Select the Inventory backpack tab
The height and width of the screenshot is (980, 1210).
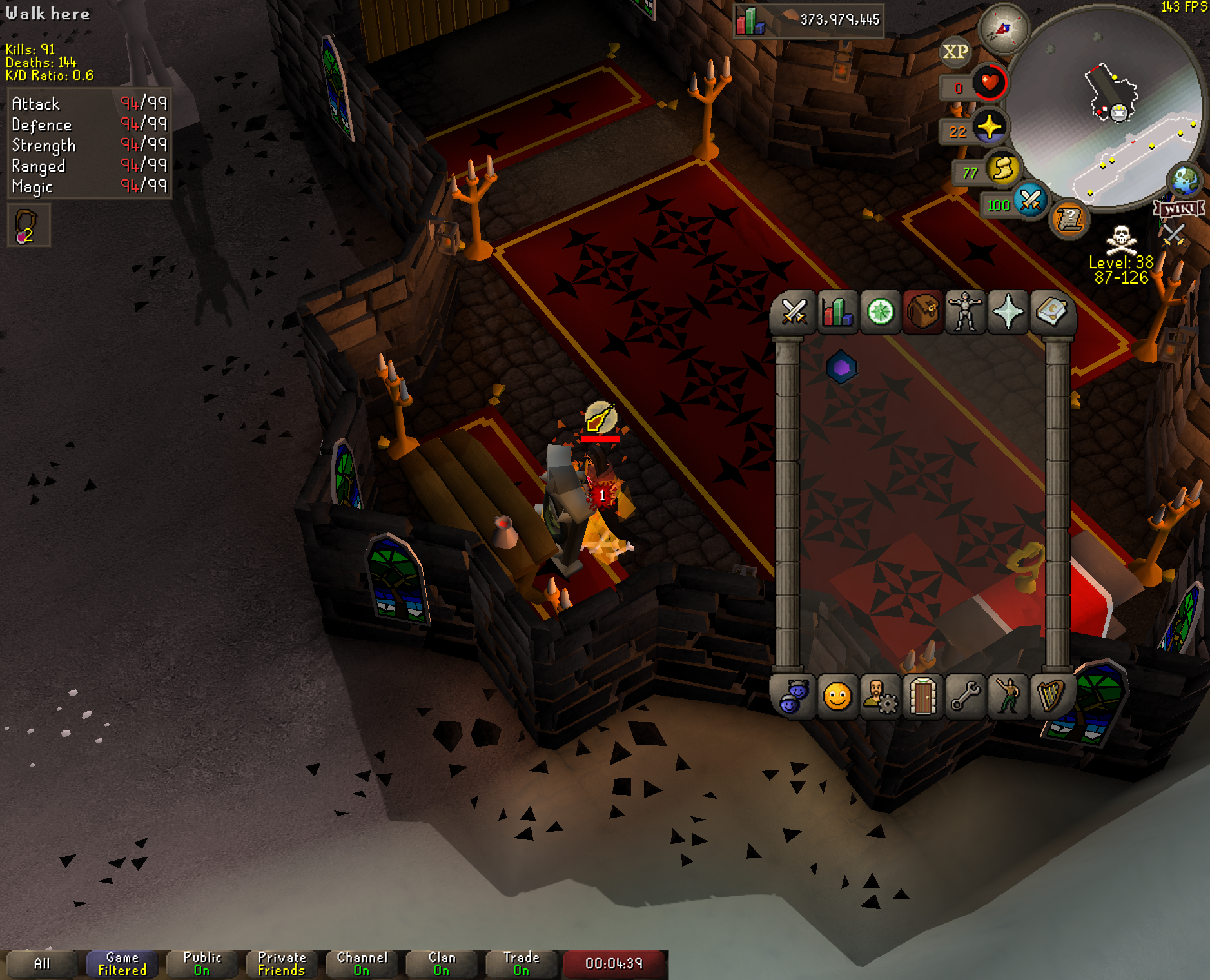click(922, 313)
